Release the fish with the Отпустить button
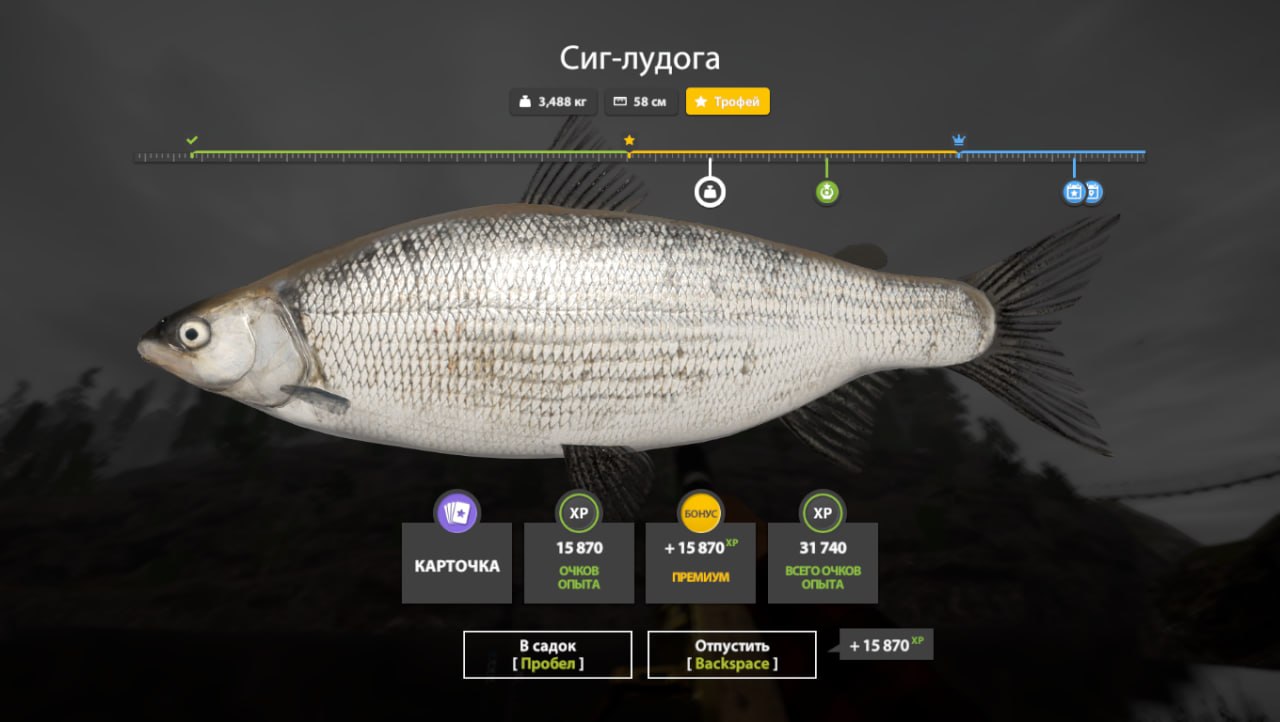 [x=731, y=654]
